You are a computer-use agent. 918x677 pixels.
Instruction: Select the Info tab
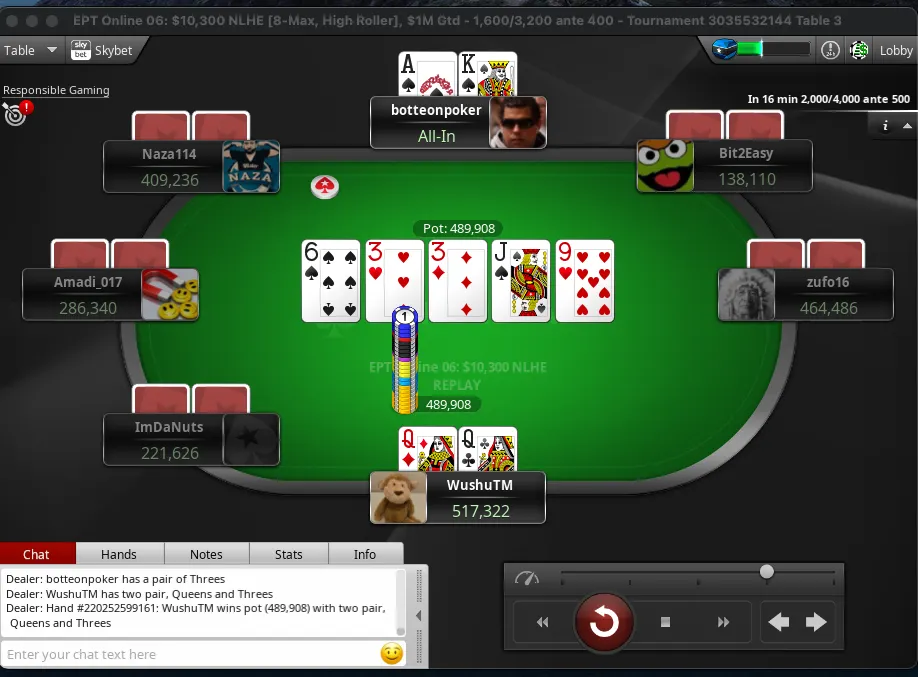point(365,554)
